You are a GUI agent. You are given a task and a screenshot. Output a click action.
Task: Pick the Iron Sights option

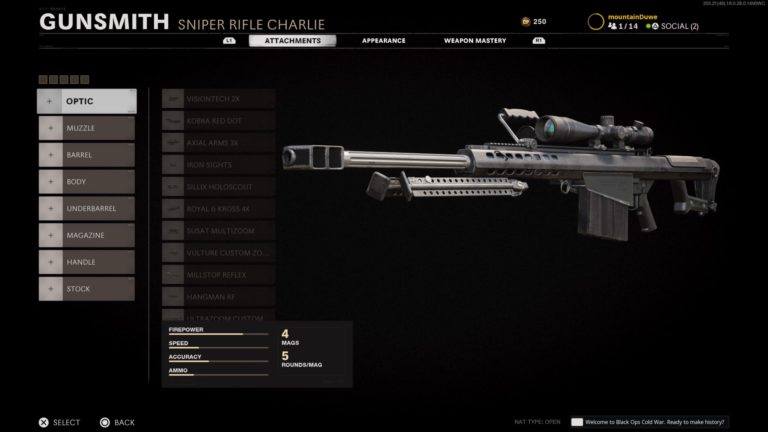(218, 165)
